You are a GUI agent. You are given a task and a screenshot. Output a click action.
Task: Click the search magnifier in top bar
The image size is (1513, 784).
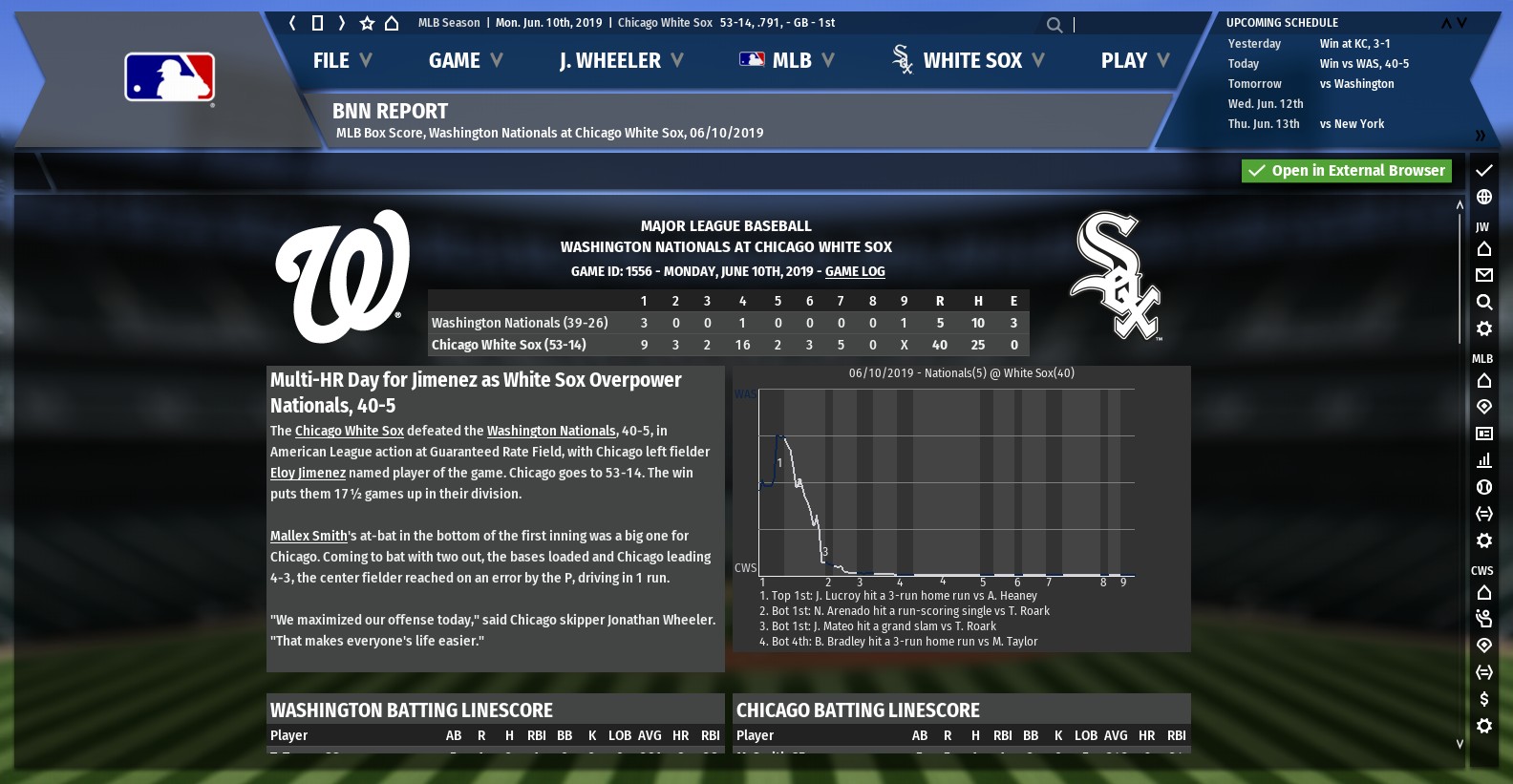click(1054, 25)
